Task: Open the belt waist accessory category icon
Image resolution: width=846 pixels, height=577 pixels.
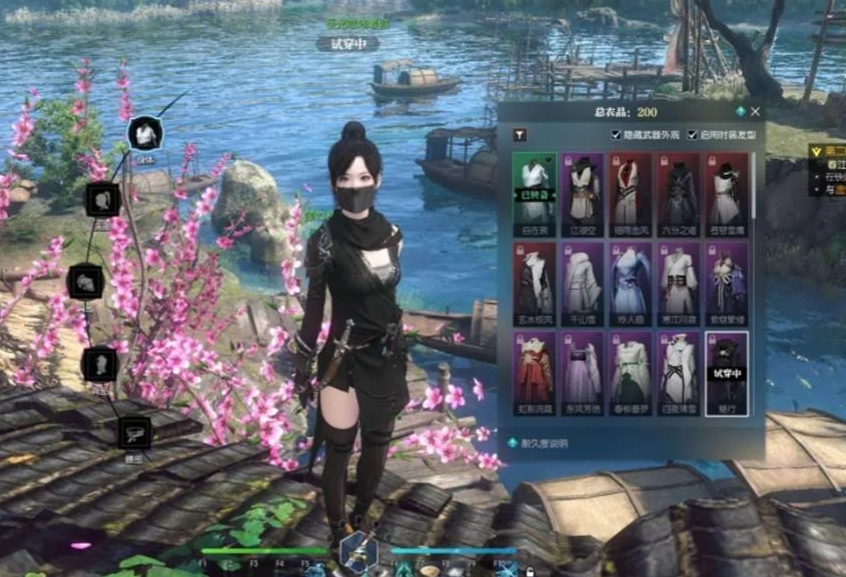Action: tap(133, 432)
